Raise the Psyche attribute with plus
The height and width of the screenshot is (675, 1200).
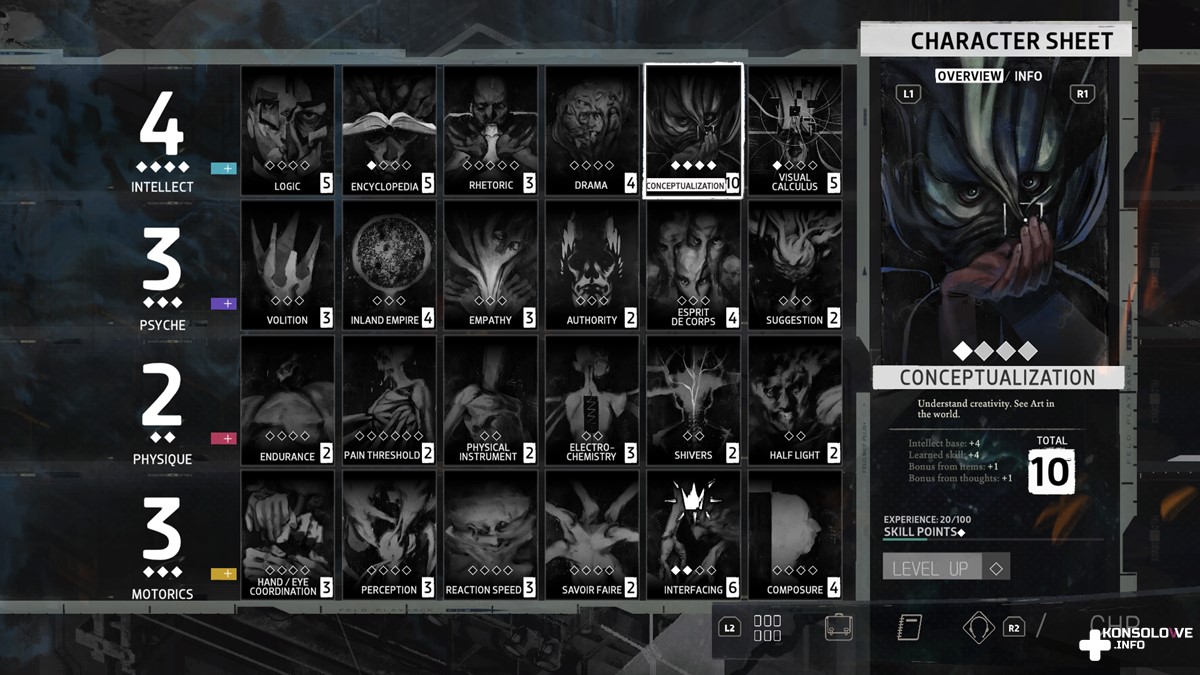coord(224,303)
